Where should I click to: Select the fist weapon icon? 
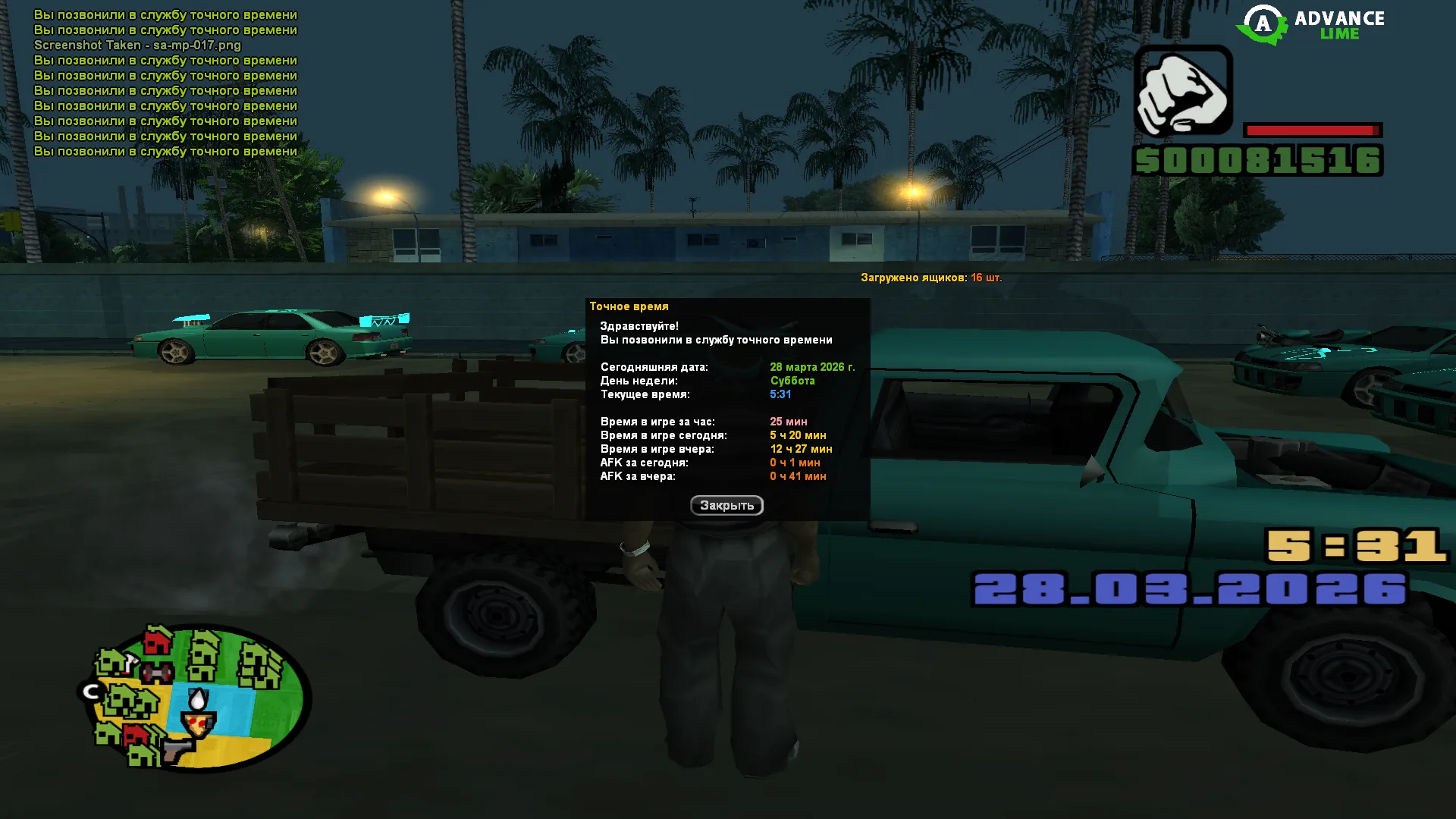[1183, 91]
